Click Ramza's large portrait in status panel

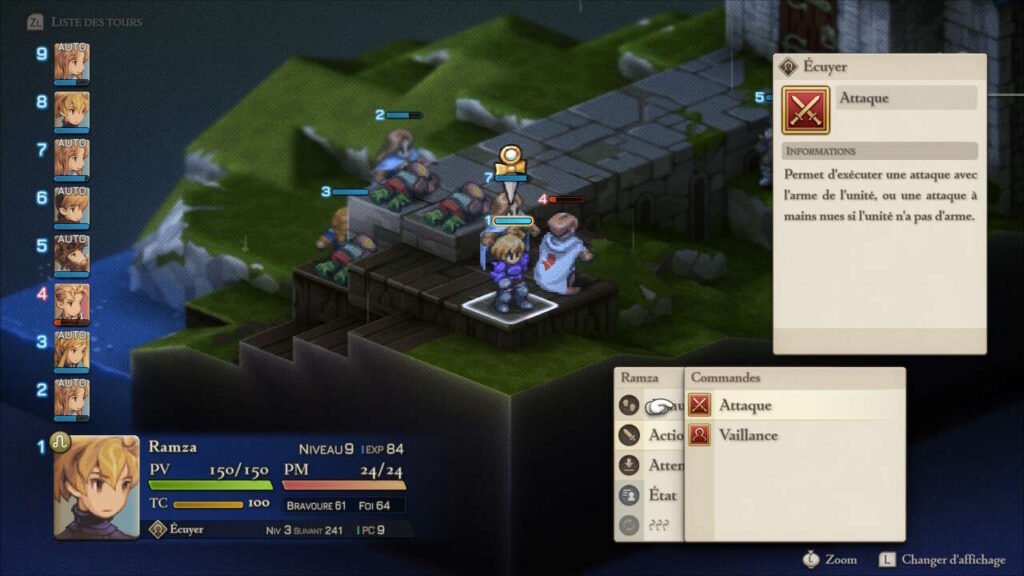pos(96,487)
